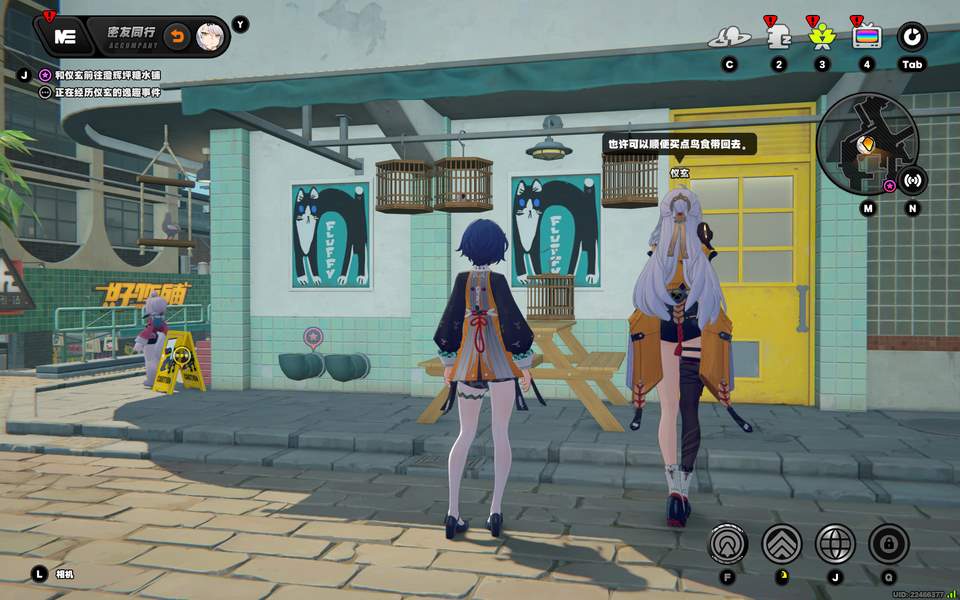Open the yellow-green emblem icon
The height and width of the screenshot is (600, 960).
(x=821, y=38)
